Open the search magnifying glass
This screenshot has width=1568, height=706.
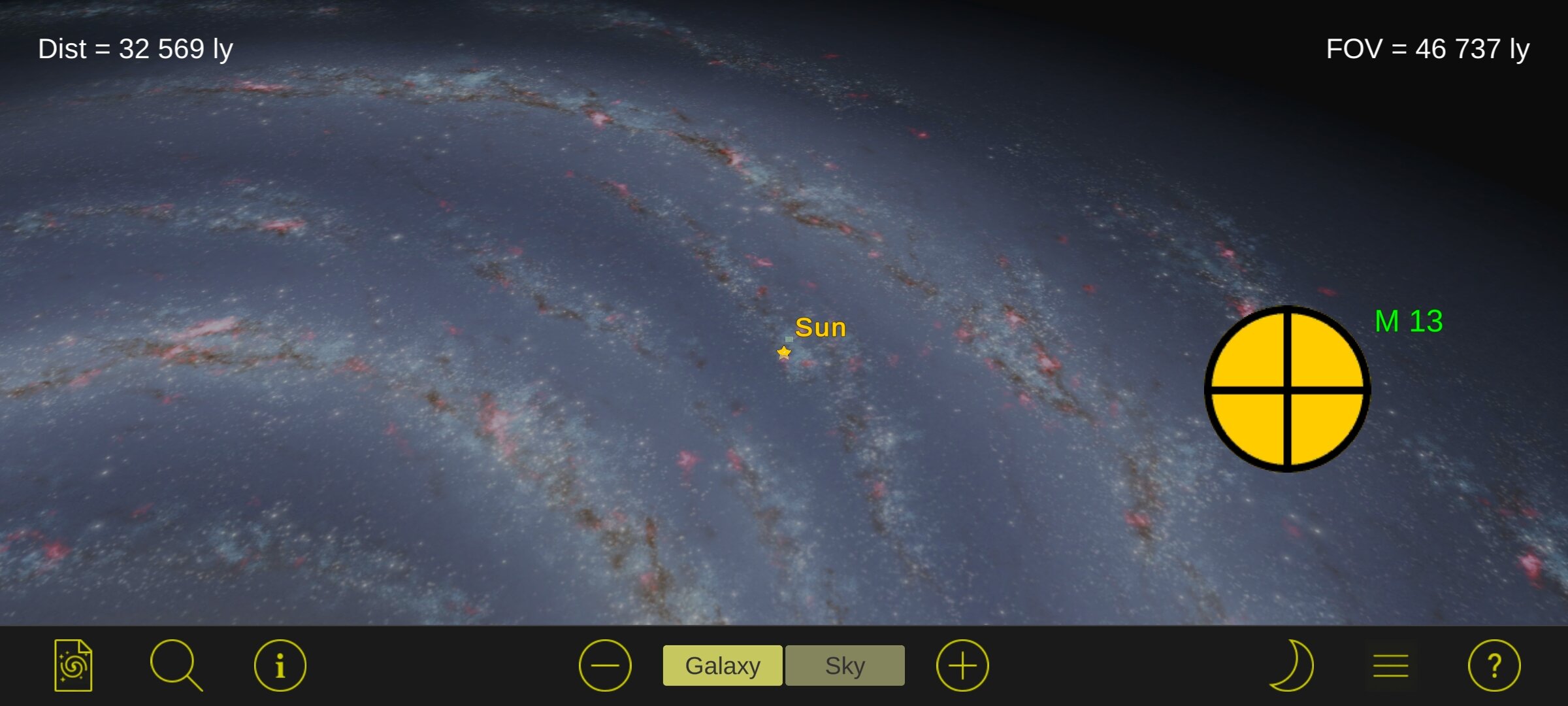click(175, 665)
